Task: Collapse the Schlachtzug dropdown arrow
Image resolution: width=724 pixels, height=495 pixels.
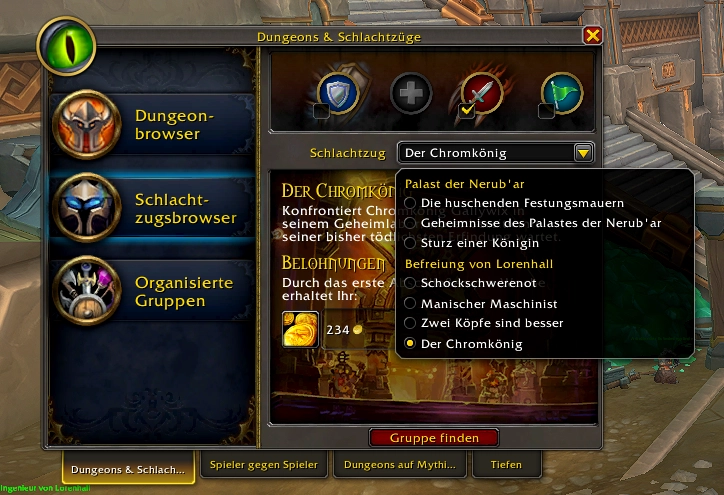Action: [x=583, y=153]
